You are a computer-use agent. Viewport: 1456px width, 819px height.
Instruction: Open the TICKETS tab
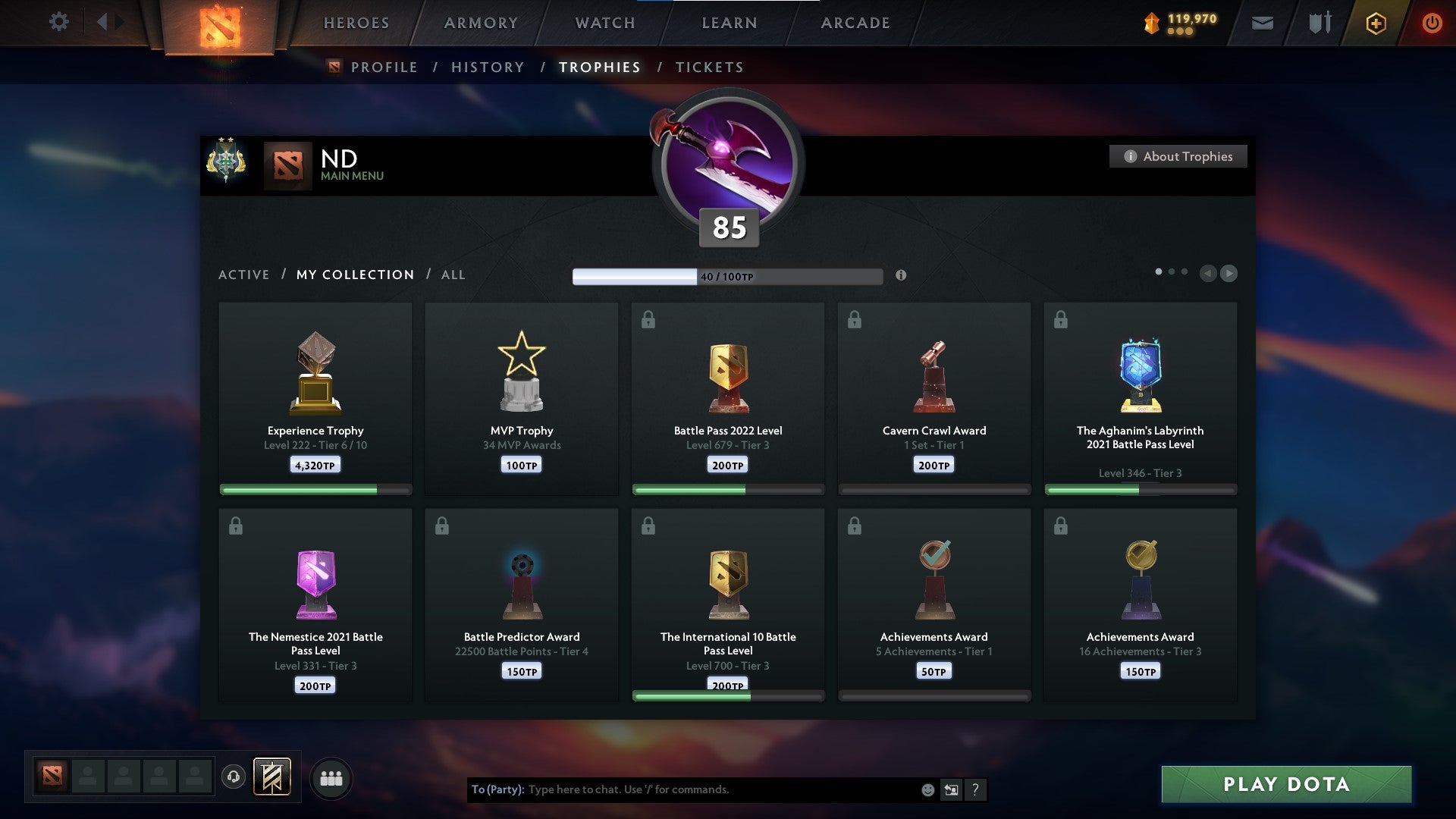pyautogui.click(x=708, y=67)
